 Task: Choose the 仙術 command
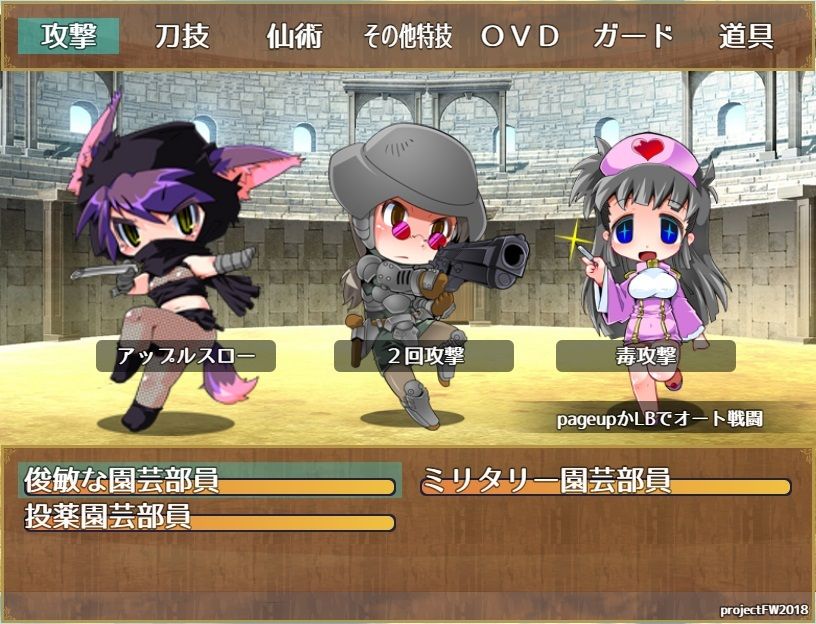[x=295, y=36]
